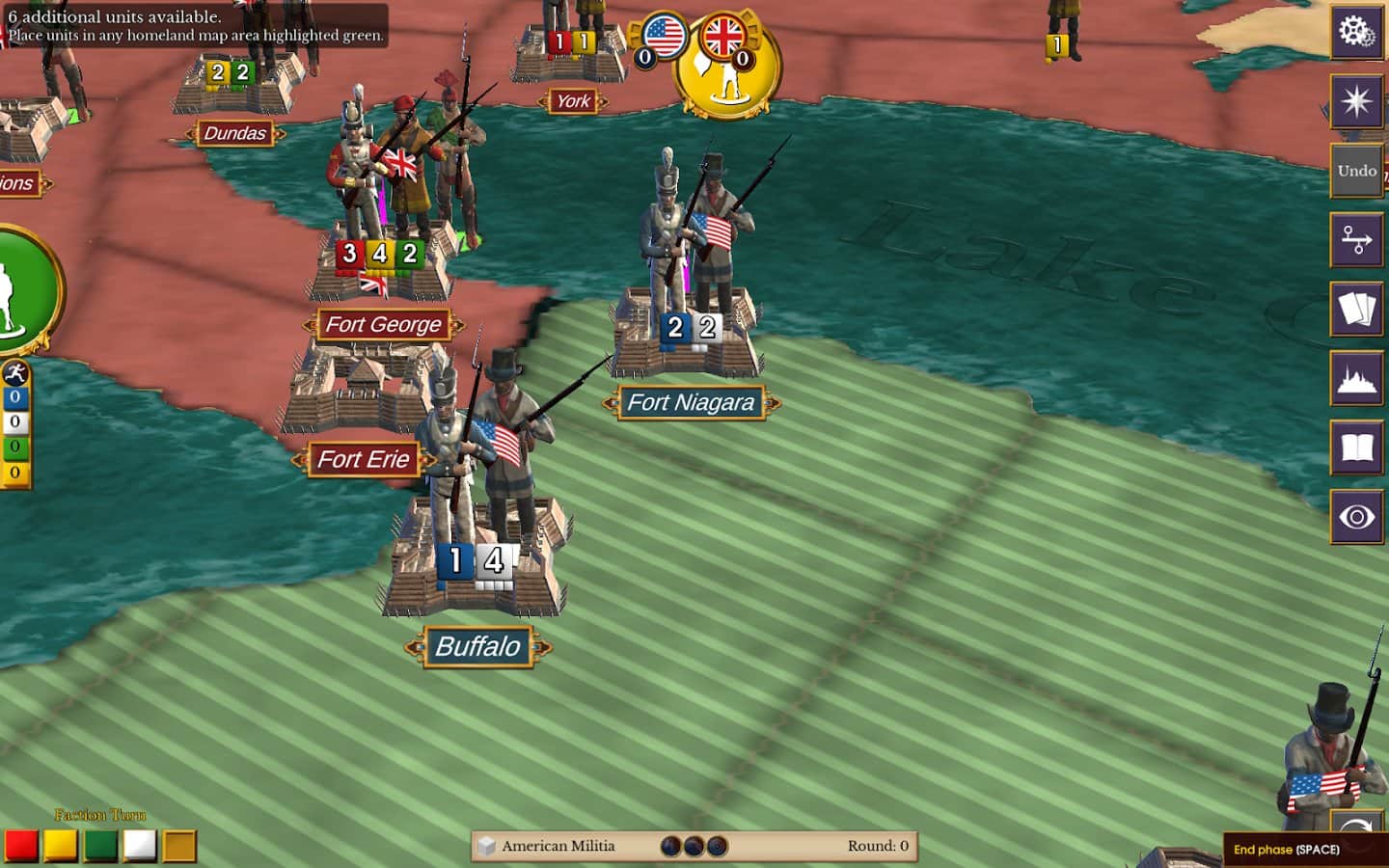
Task: Open the cards panel icon
Action: point(1357,309)
